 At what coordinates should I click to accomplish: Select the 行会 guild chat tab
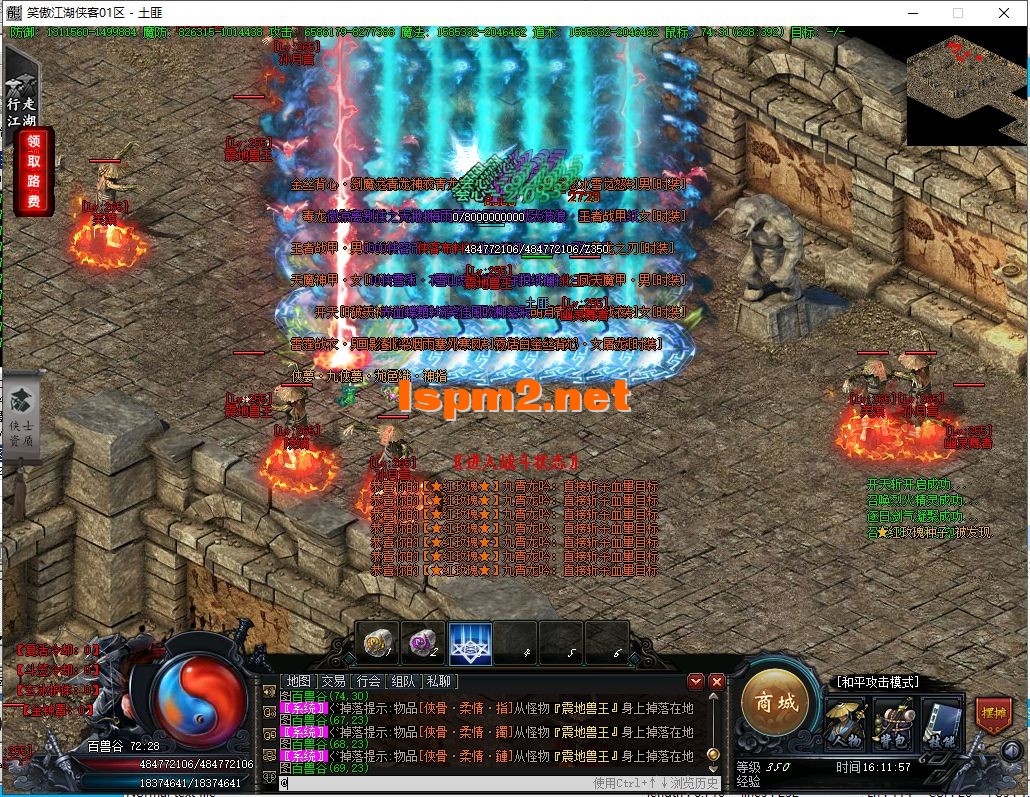pyautogui.click(x=368, y=682)
